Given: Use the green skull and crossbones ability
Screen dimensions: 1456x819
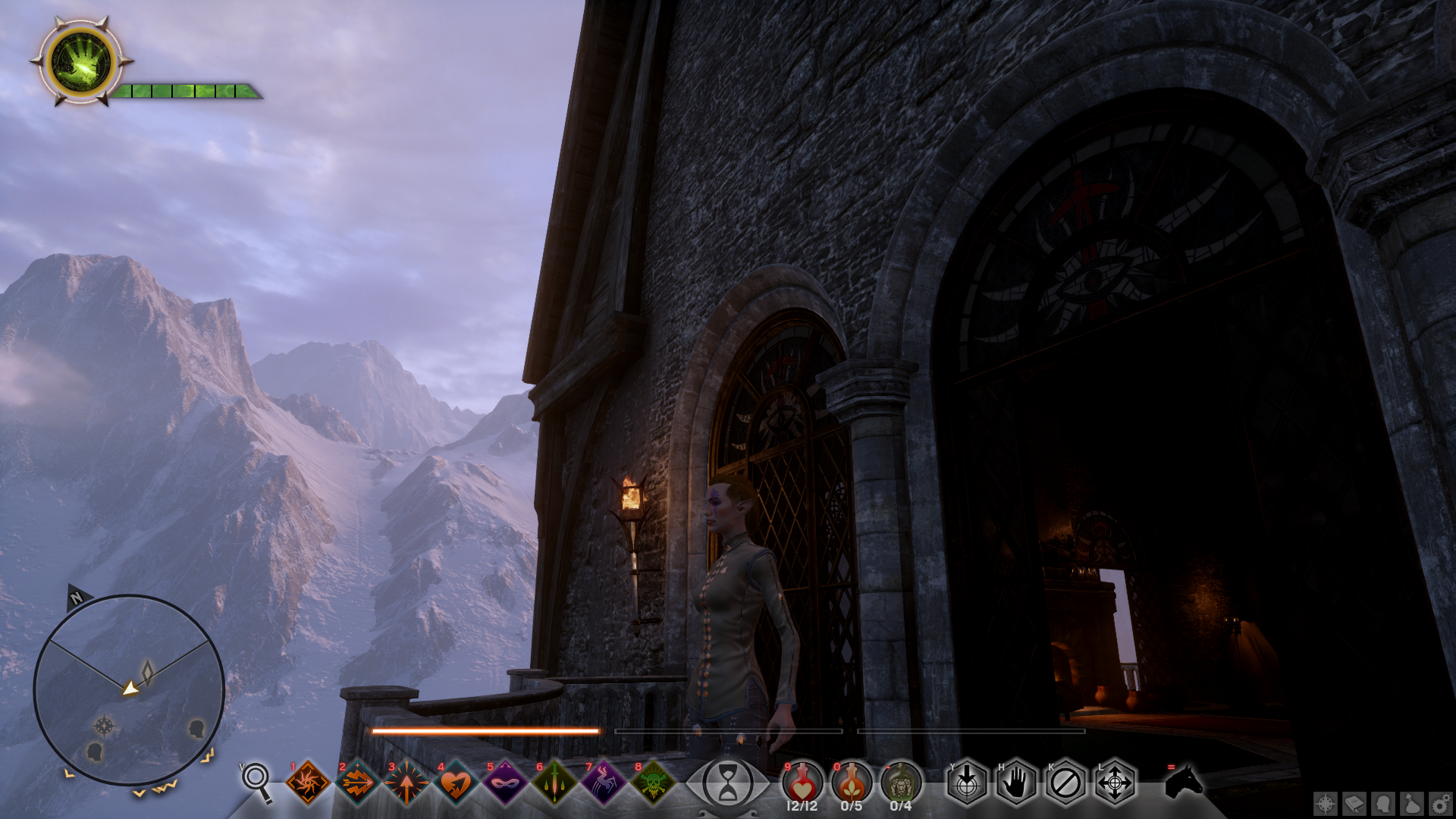Looking at the screenshot, I should point(653,783).
